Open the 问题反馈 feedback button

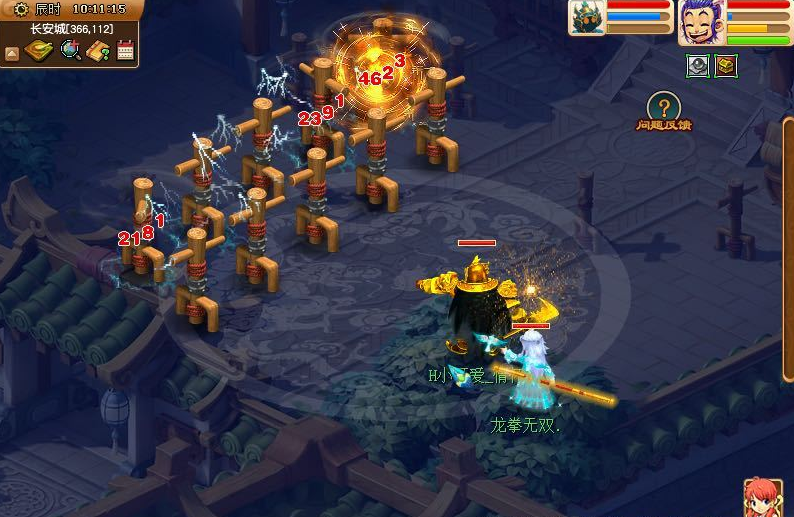click(x=663, y=110)
